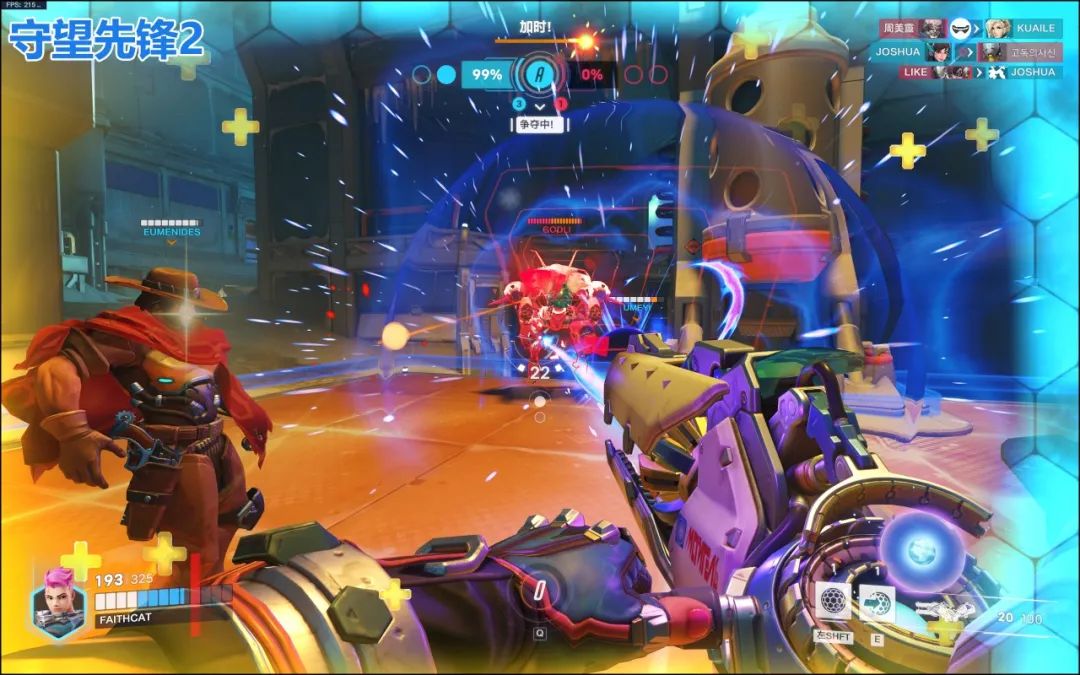The image size is (1080, 675).
Task: Activate Zarya's Particle Barrier ability icon
Action: [x=834, y=602]
